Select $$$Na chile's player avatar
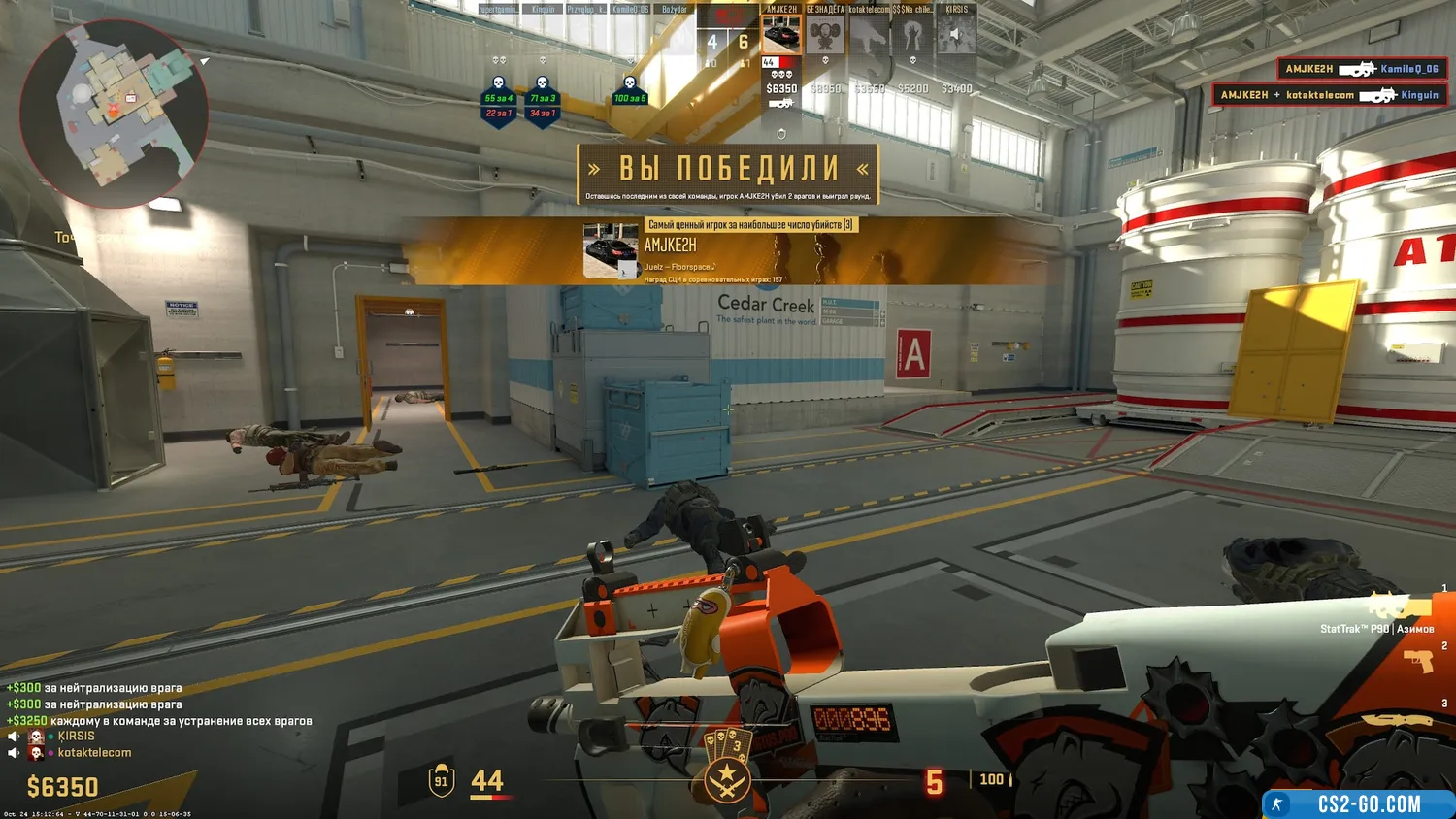 click(912, 35)
